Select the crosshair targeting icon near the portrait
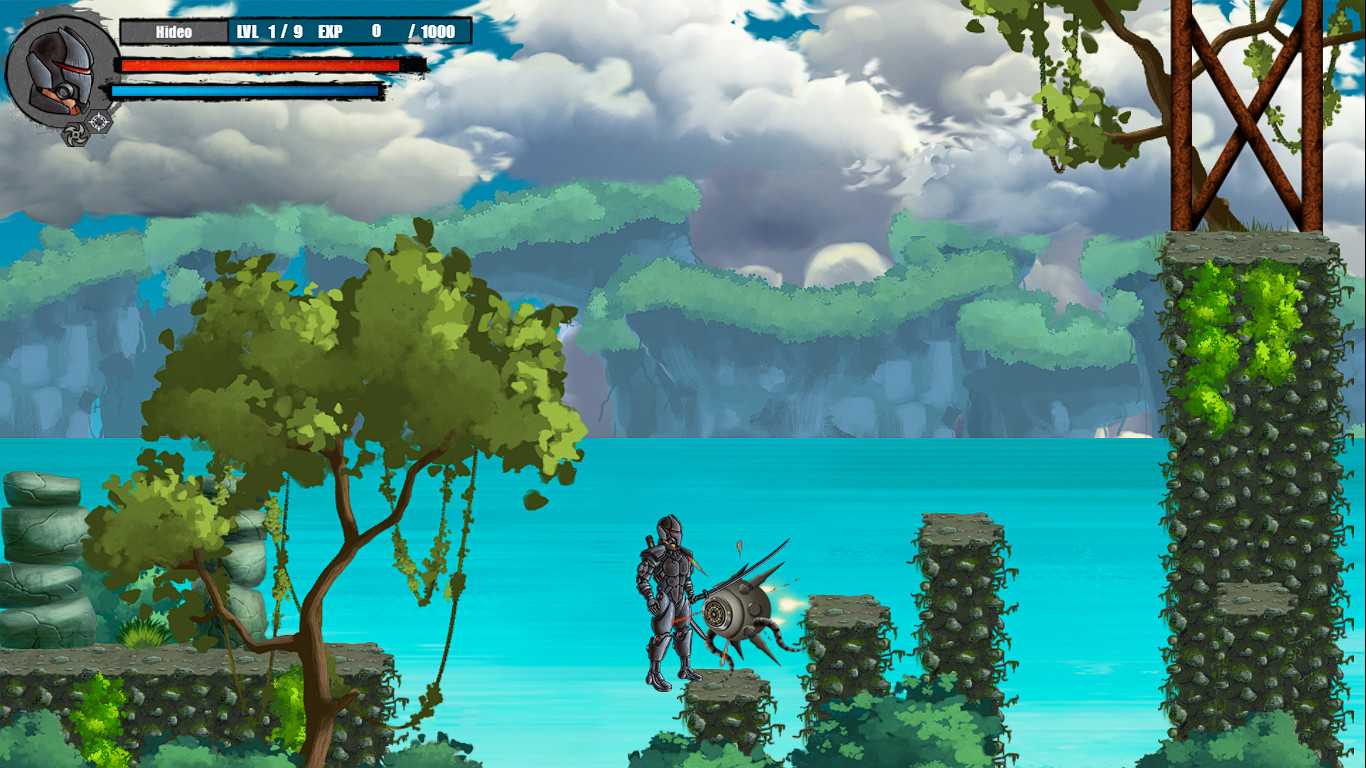The height and width of the screenshot is (768, 1366). point(98,120)
